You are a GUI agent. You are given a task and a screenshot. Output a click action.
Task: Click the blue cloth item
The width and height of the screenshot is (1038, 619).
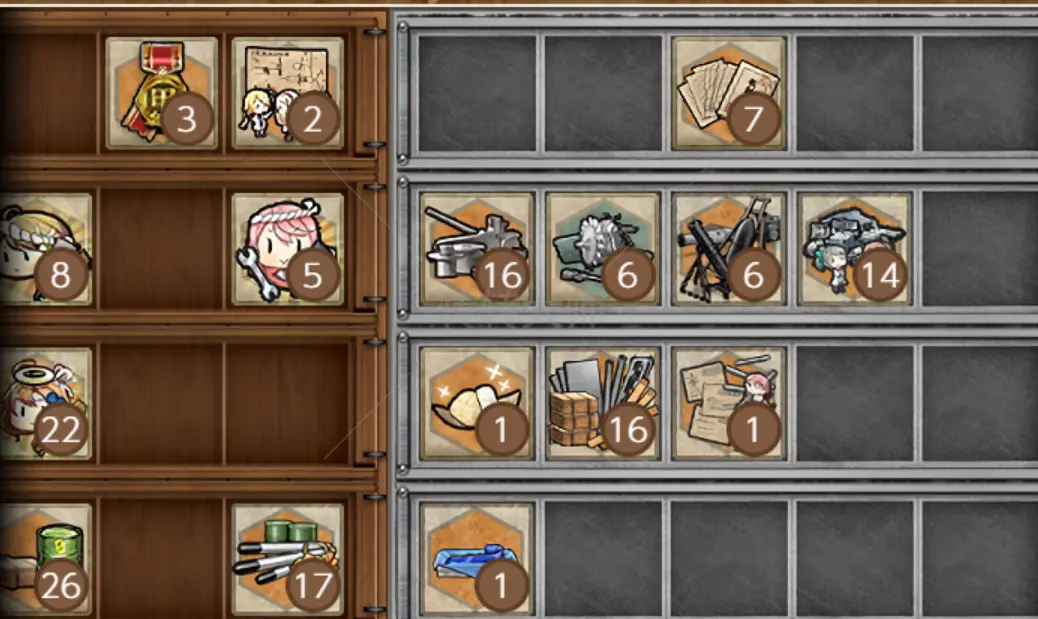tap(477, 558)
